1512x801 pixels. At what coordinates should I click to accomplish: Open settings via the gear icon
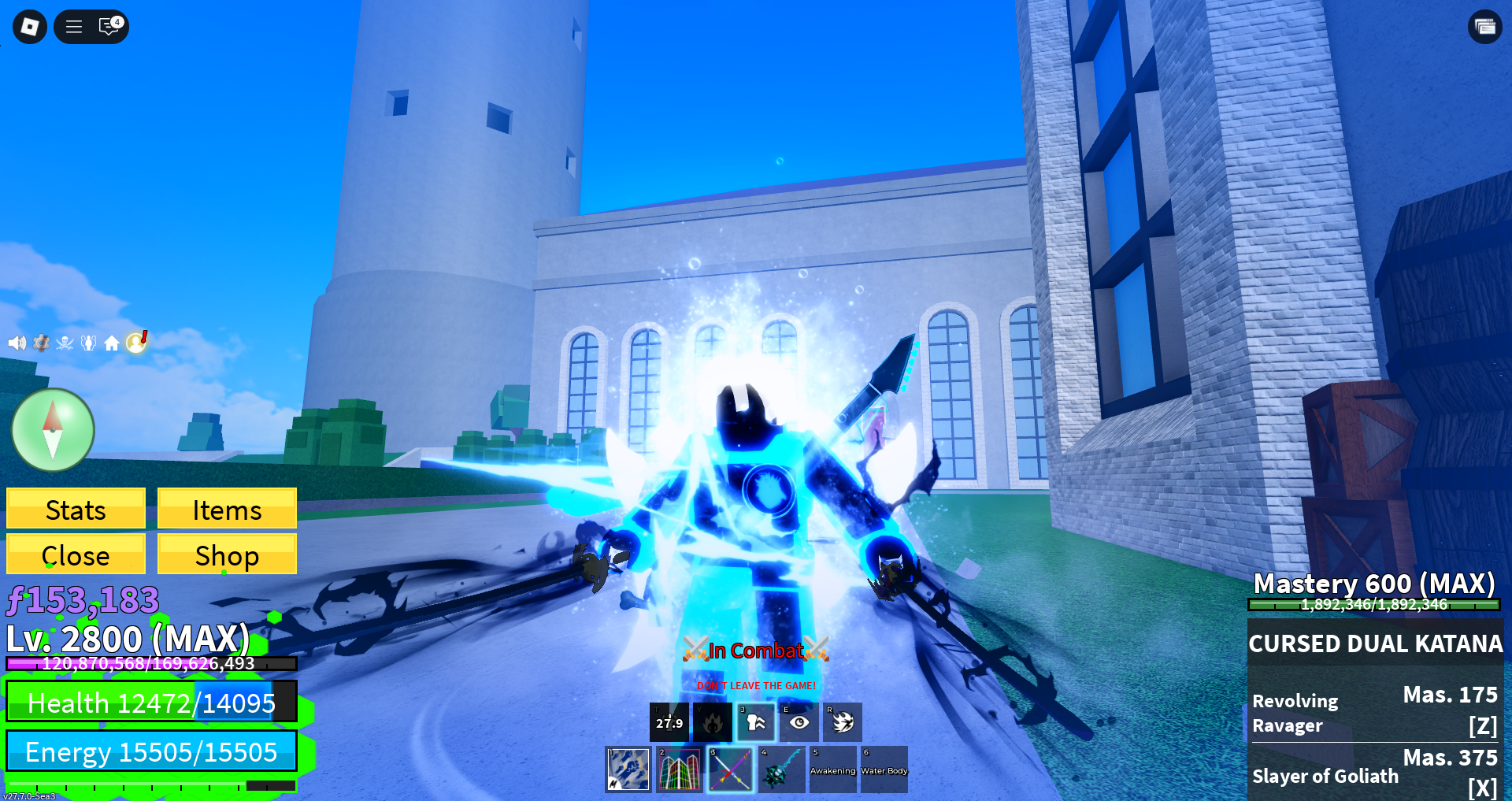coord(41,343)
